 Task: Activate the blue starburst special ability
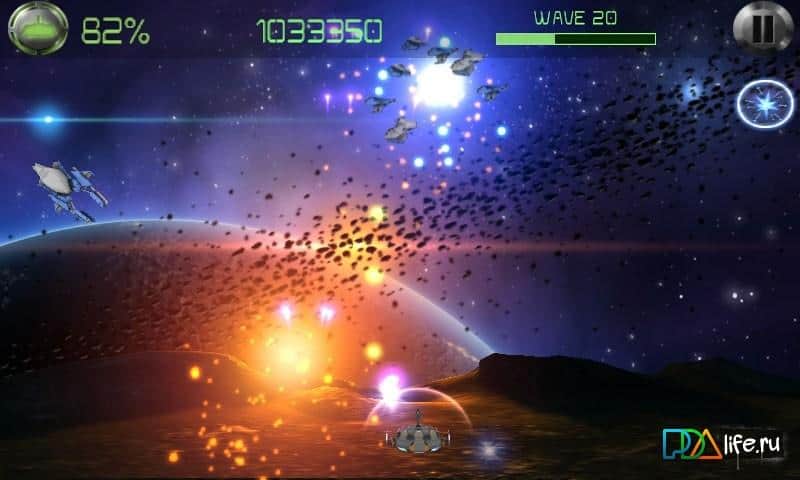click(x=765, y=104)
